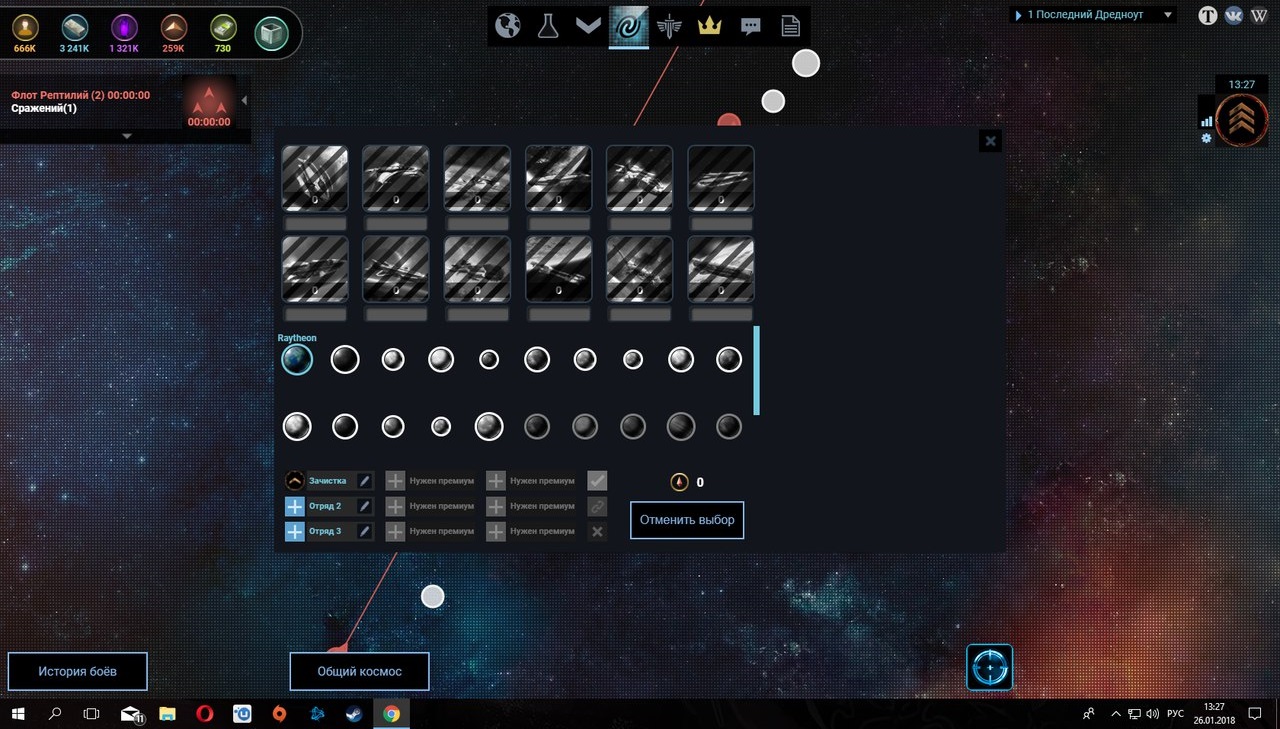Open the research flask menu
1280x729 pixels.
point(547,26)
